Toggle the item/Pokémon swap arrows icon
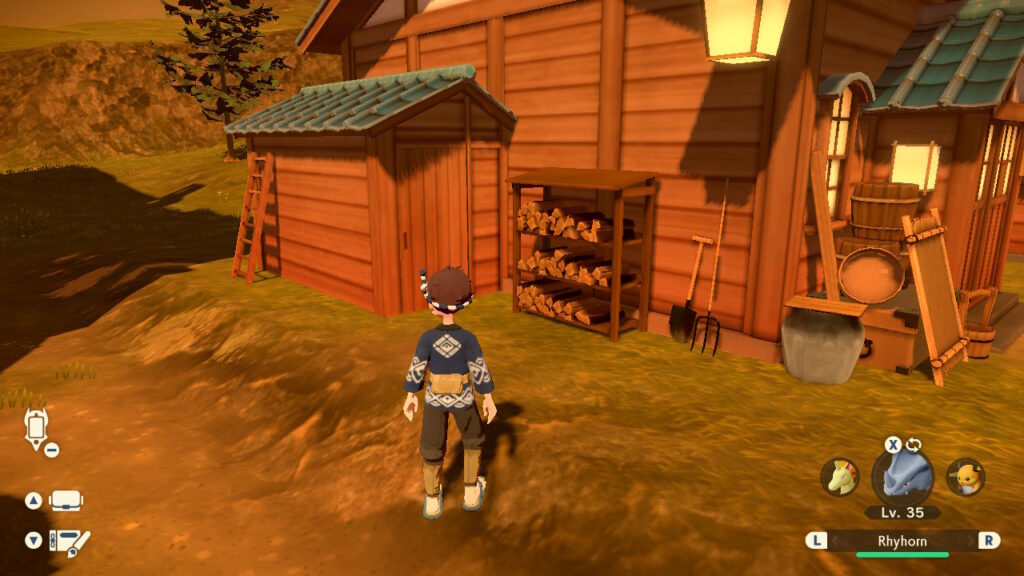 click(x=913, y=445)
